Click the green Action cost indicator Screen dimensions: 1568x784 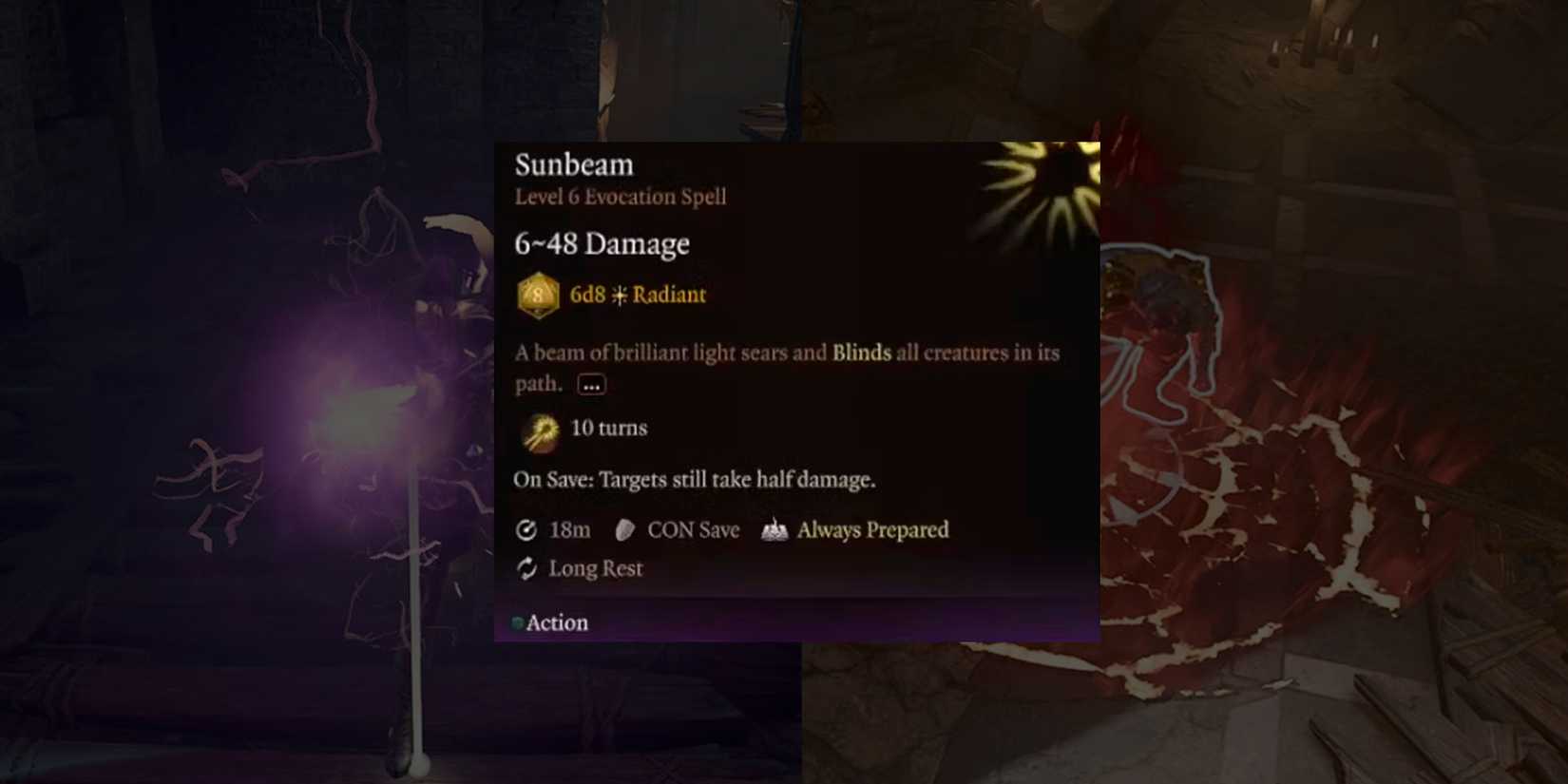coord(517,622)
